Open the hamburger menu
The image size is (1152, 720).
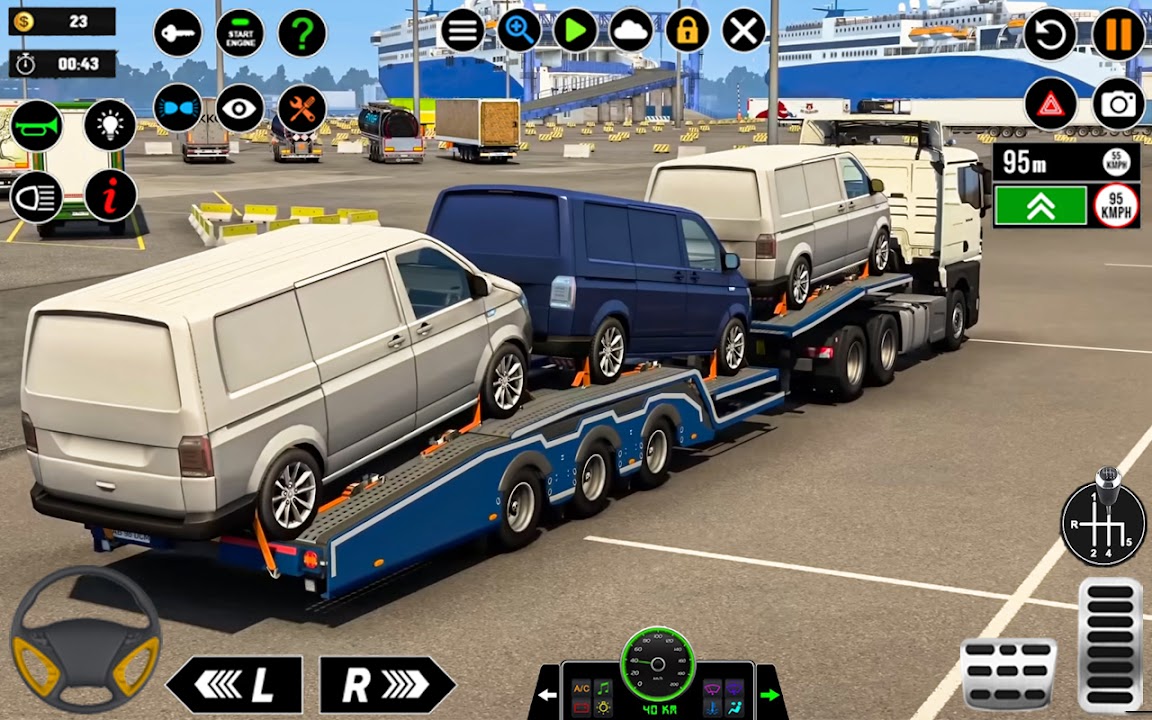point(462,31)
